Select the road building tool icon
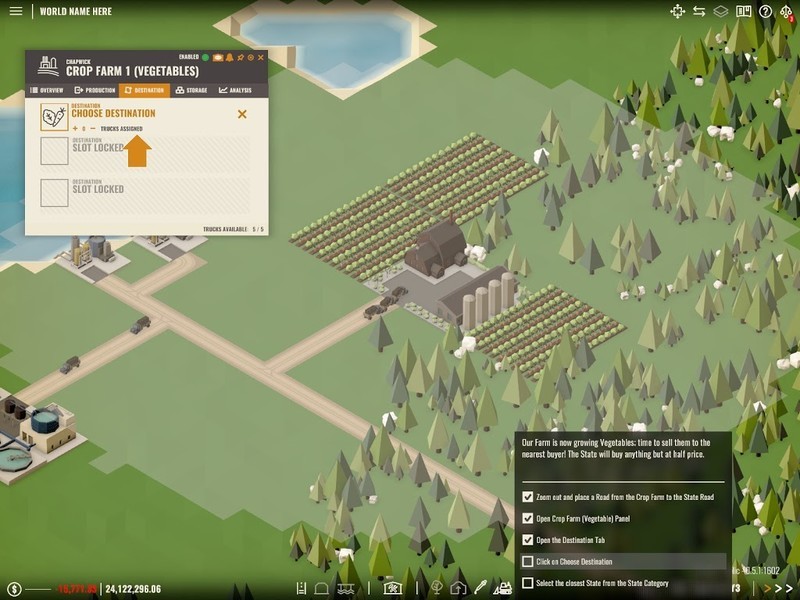800x600 pixels. pyautogui.click(x=301, y=588)
